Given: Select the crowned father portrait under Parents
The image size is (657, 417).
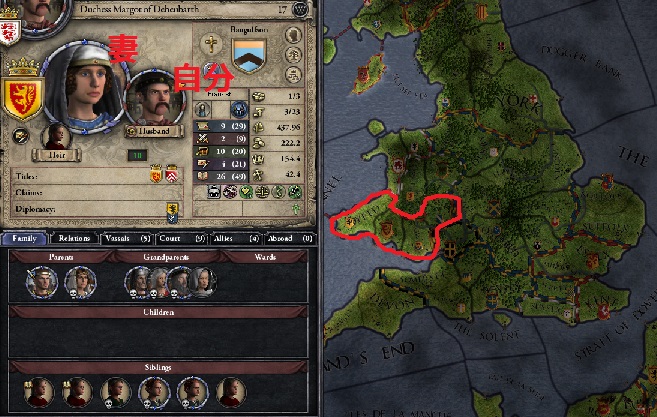Looking at the screenshot, I should pos(44,284).
